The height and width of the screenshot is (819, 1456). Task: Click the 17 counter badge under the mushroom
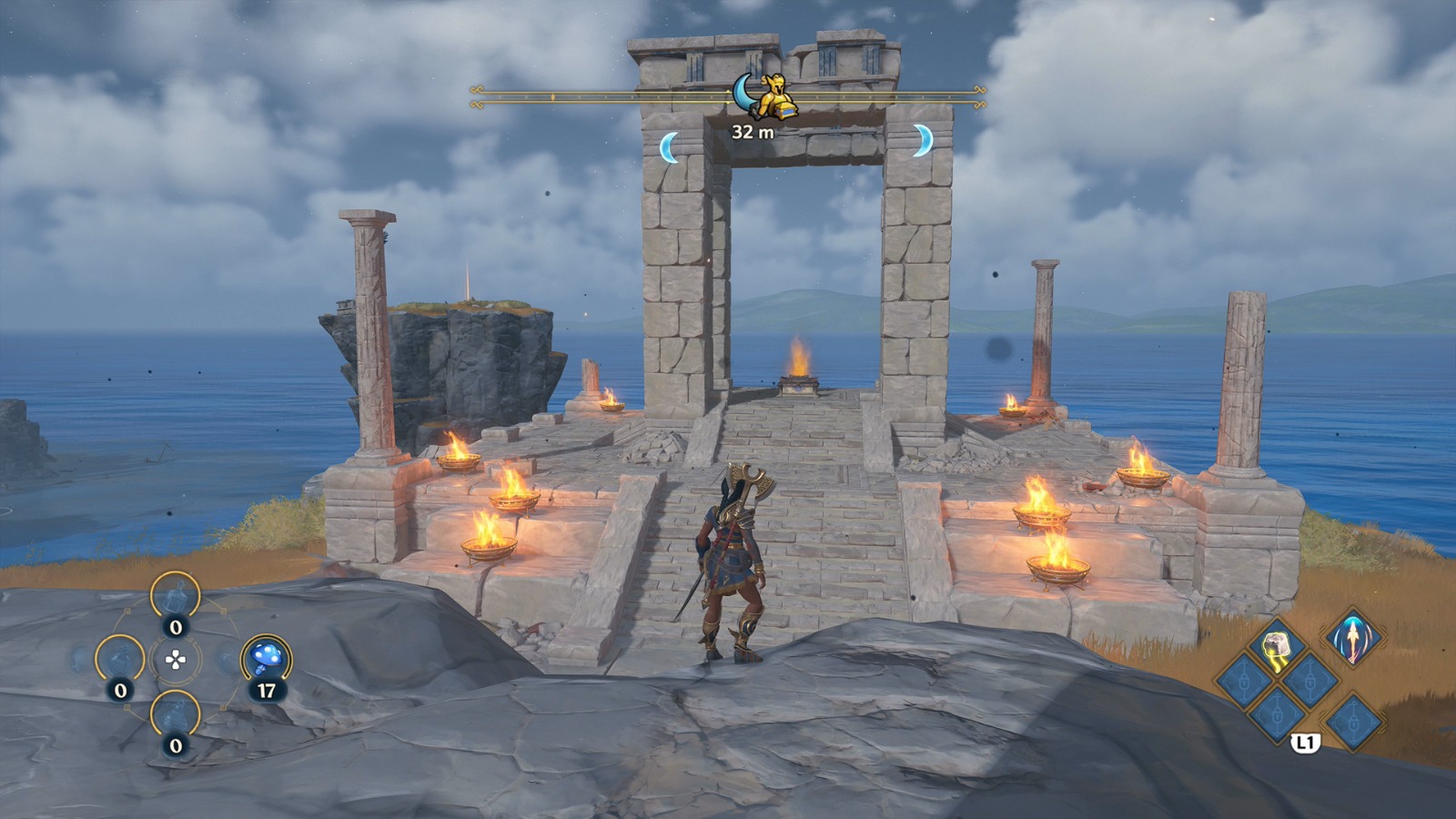[x=267, y=689]
